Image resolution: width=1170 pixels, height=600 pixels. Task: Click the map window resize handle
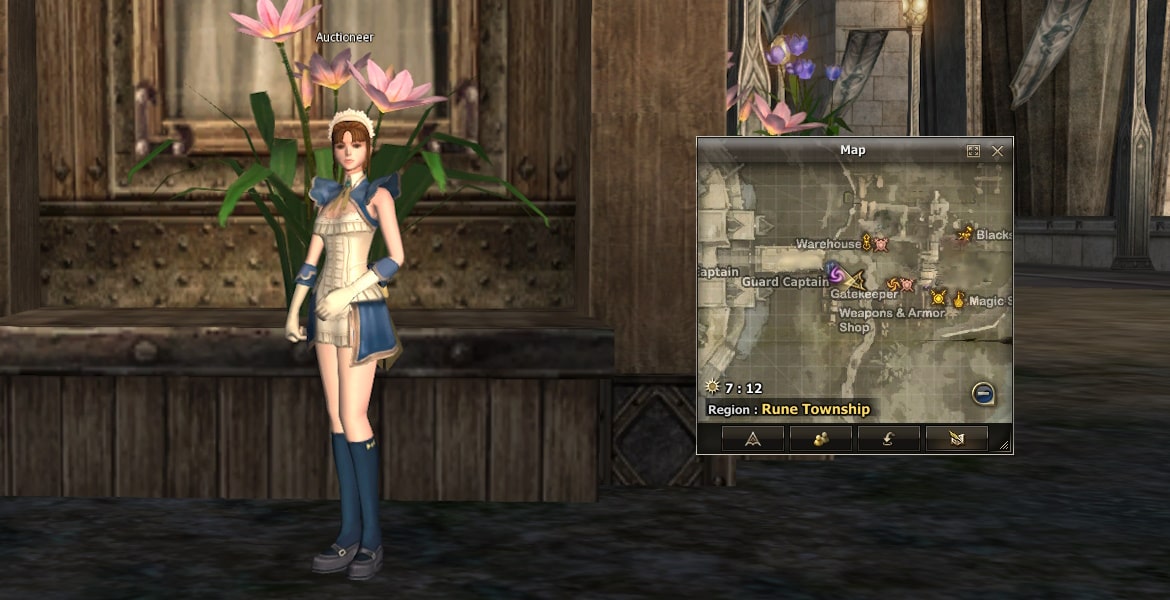[x=1004, y=445]
